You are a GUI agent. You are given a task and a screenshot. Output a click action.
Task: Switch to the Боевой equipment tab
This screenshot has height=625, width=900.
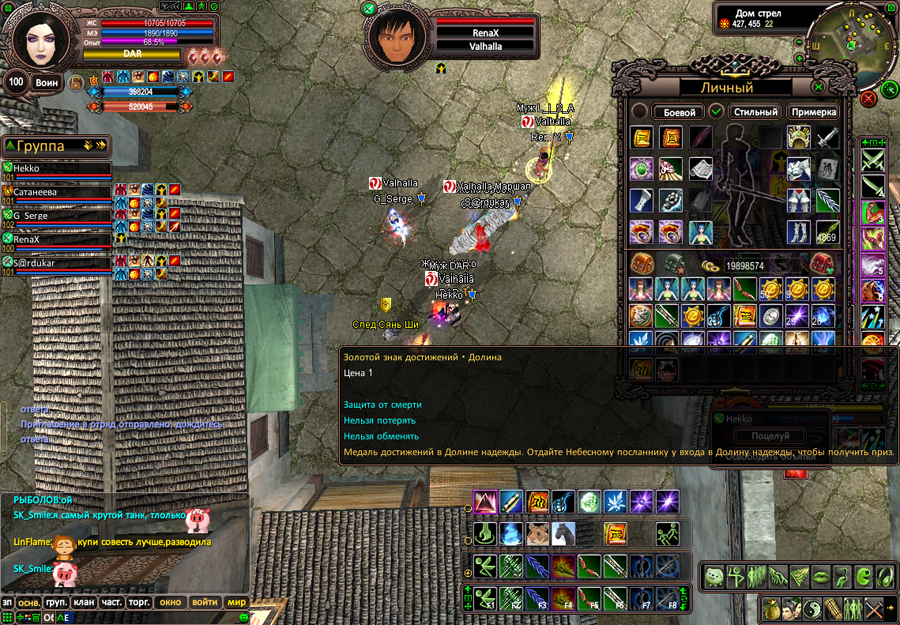(x=679, y=112)
